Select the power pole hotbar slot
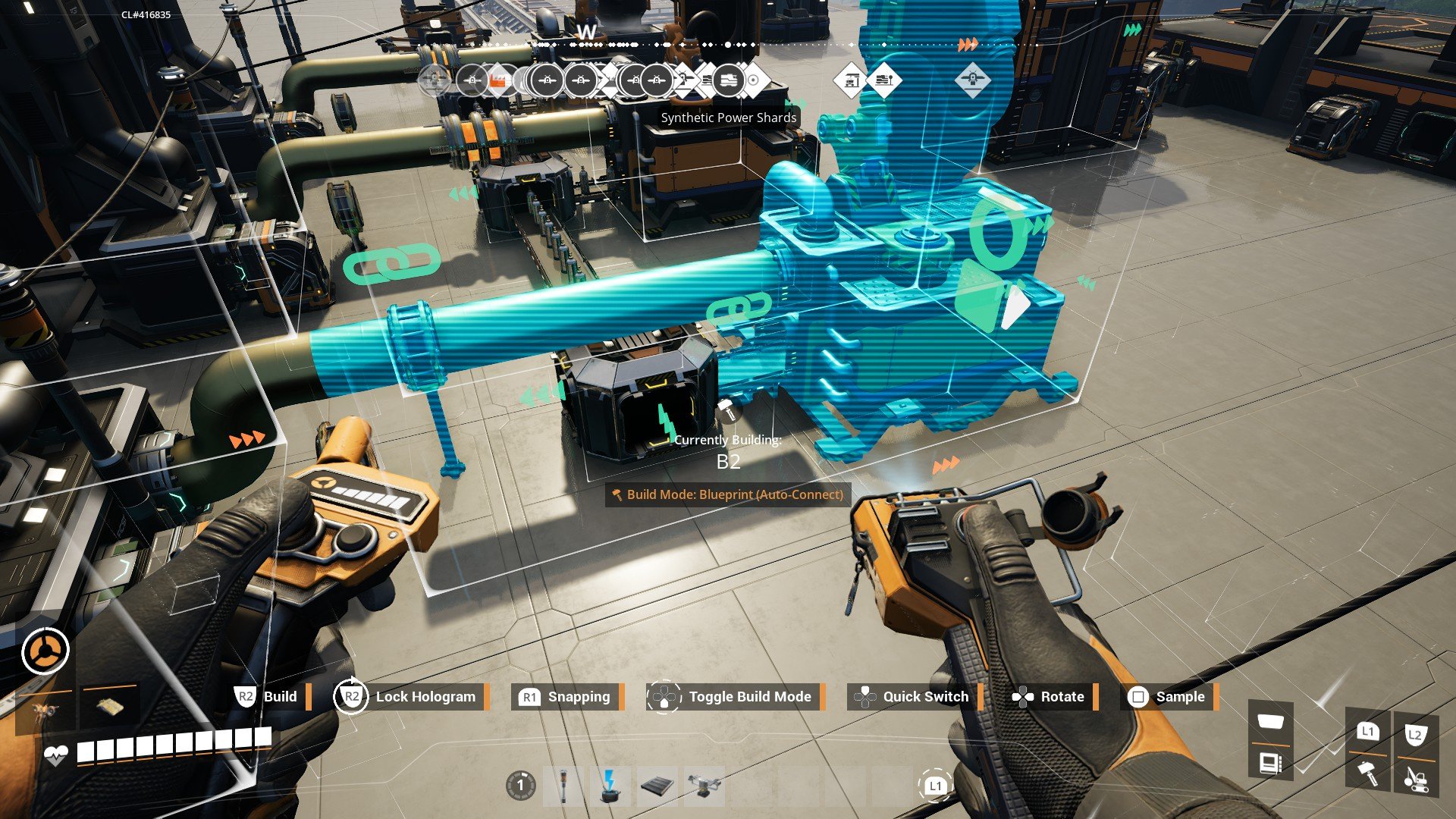Viewport: 1456px width, 819px height. pyautogui.click(x=563, y=786)
